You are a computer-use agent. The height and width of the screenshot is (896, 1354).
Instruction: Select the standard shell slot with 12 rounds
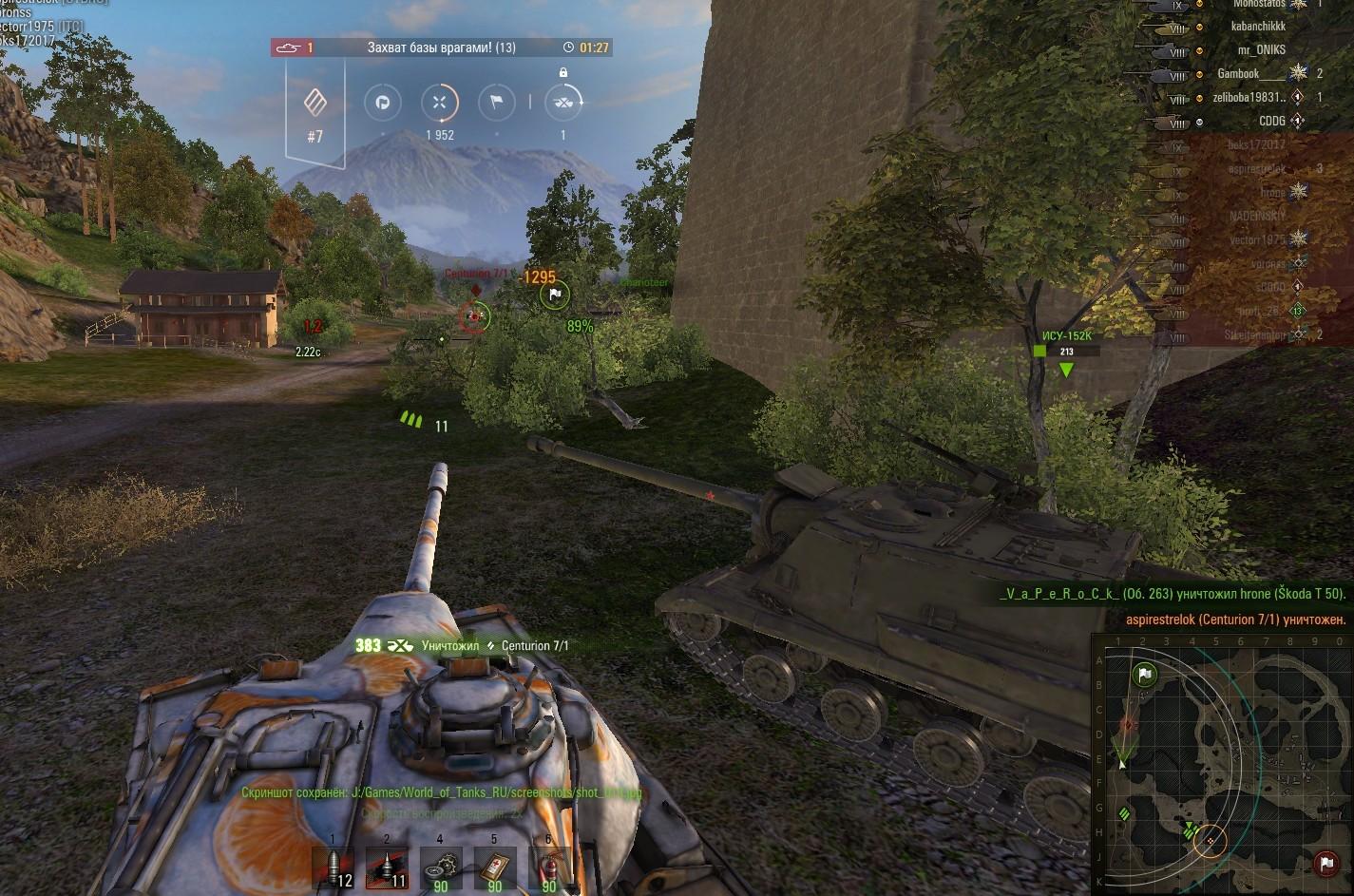tap(334, 868)
